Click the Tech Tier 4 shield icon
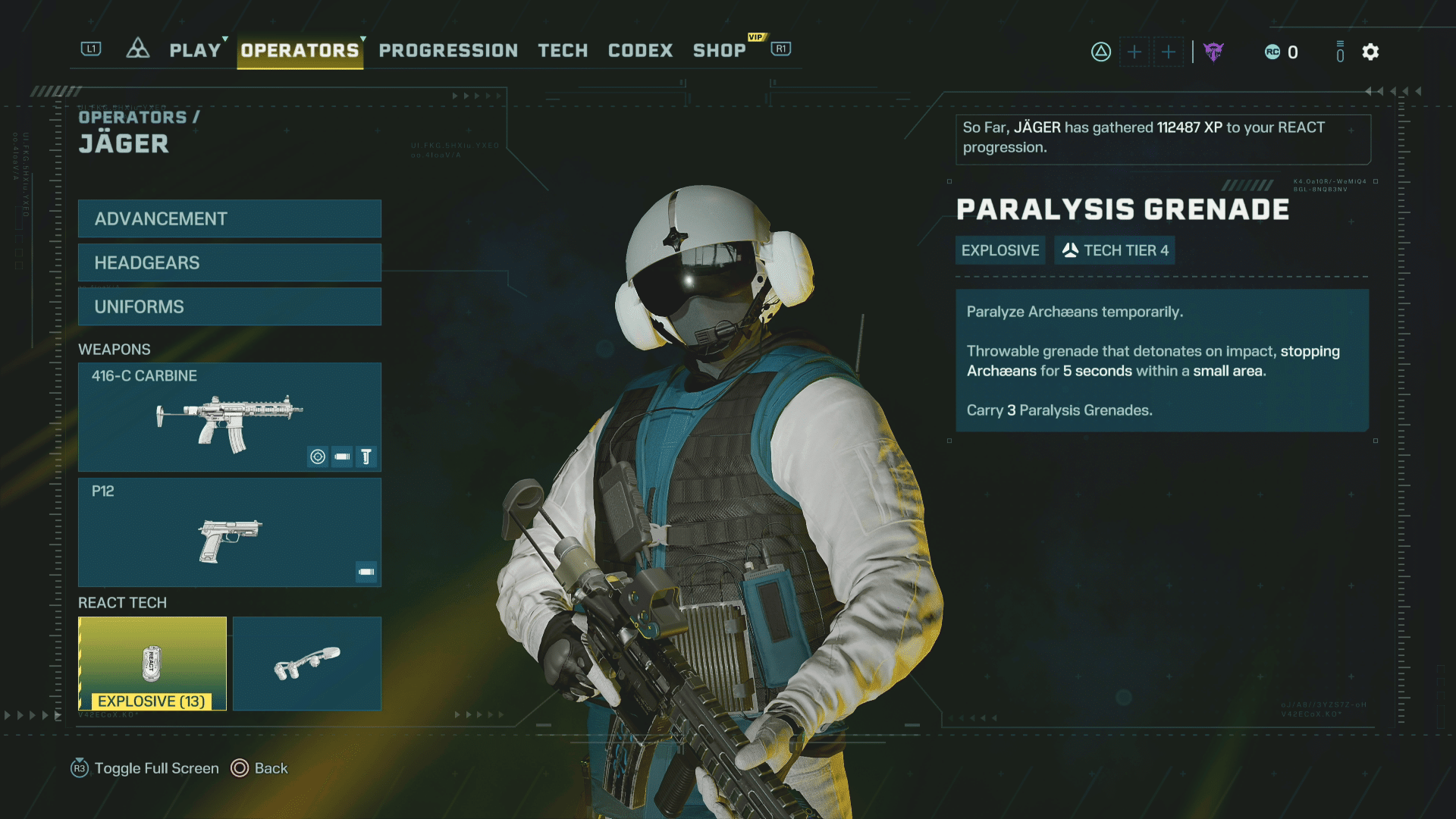This screenshot has height=819, width=1456. click(1070, 249)
